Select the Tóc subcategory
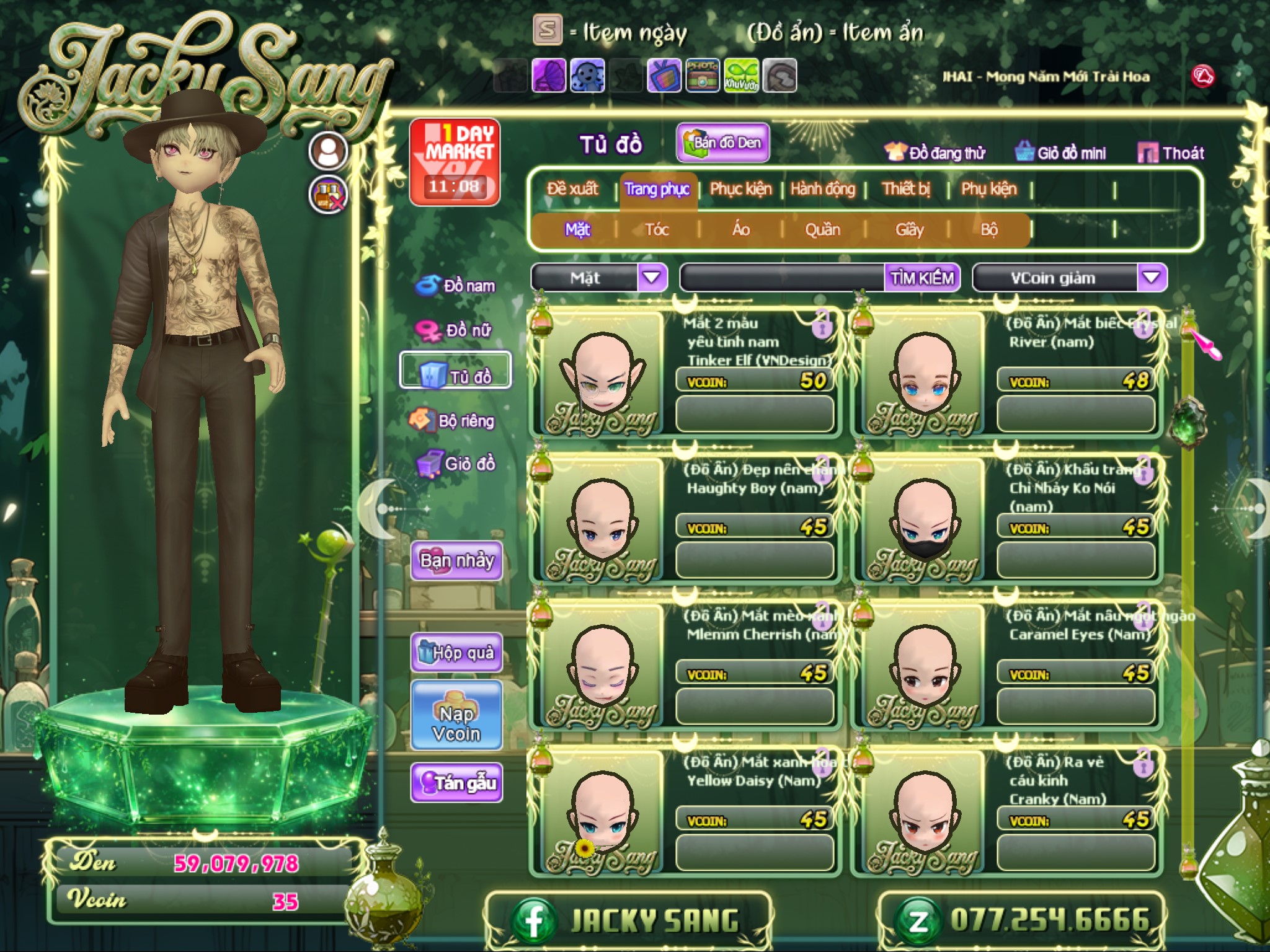1270x952 pixels. coord(657,230)
